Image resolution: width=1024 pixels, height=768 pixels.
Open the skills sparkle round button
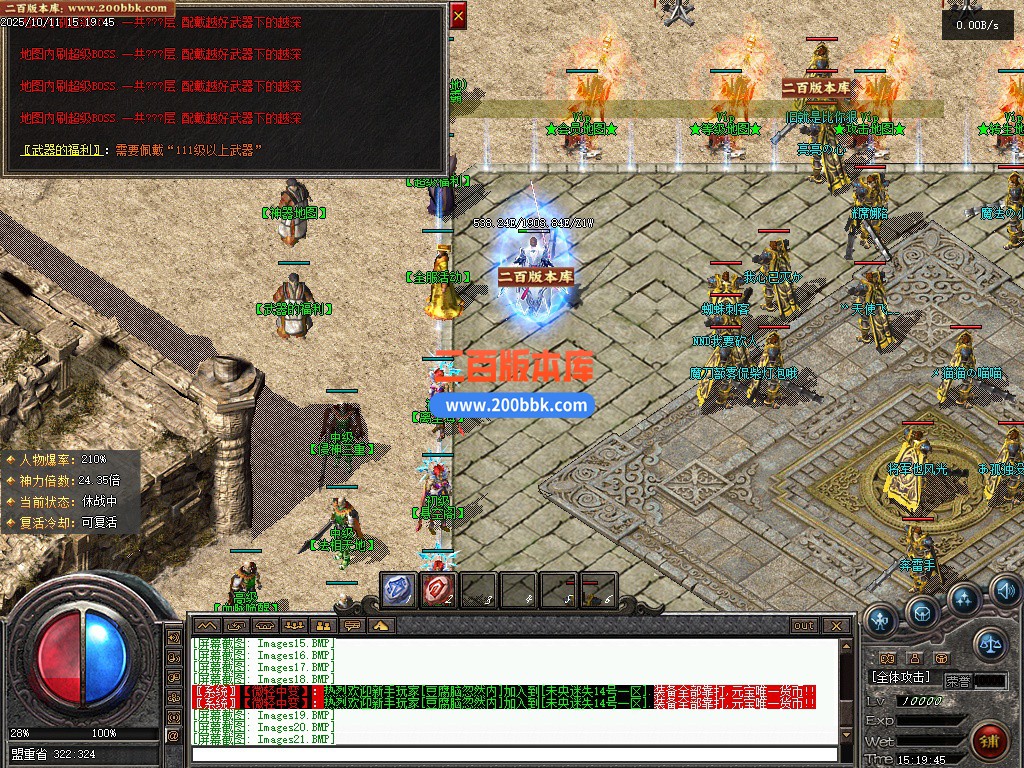tap(963, 599)
